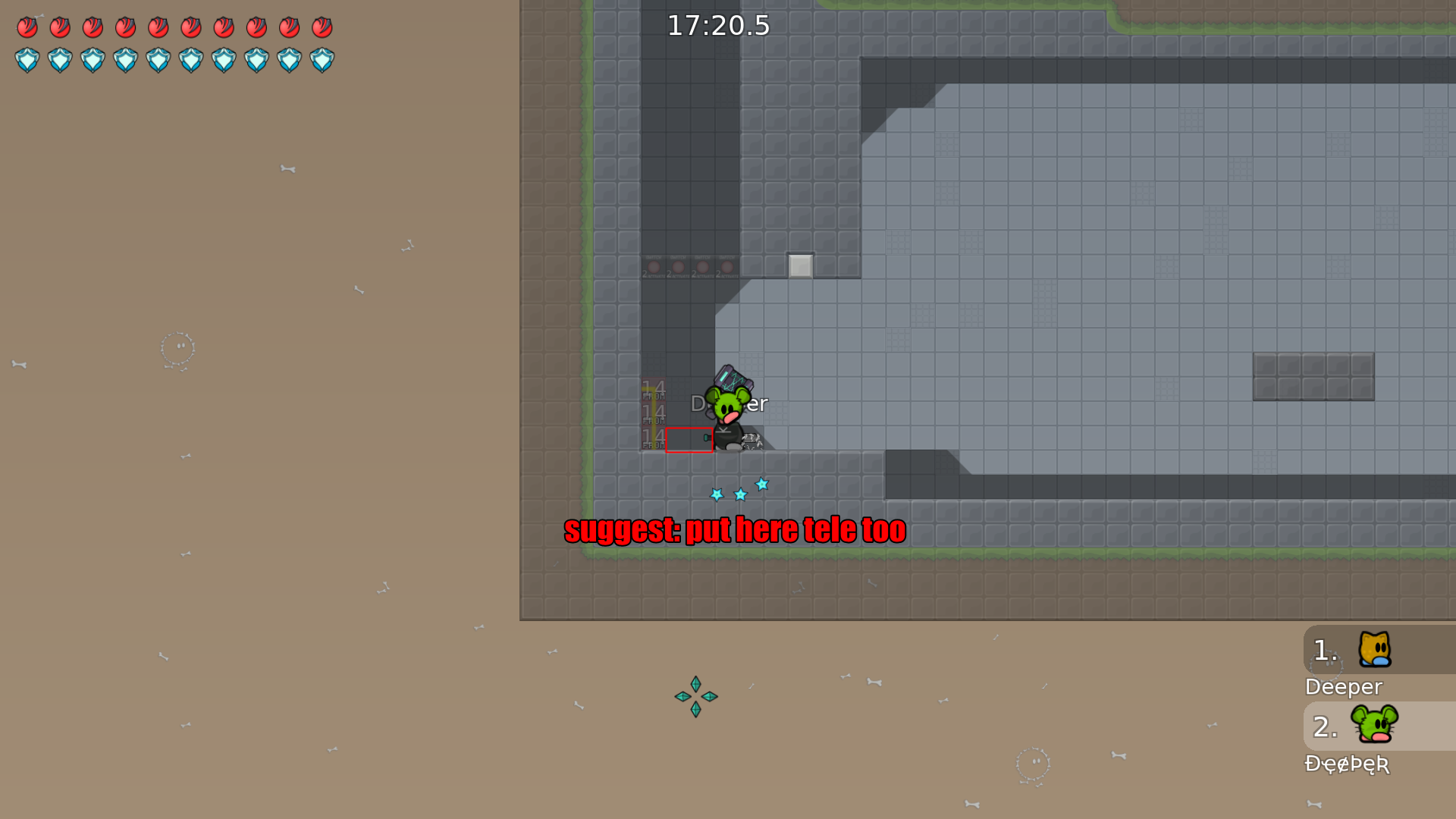Viewport: 1456px width, 819px height.
Task: Toggle the white switch block tile
Action: point(799,265)
